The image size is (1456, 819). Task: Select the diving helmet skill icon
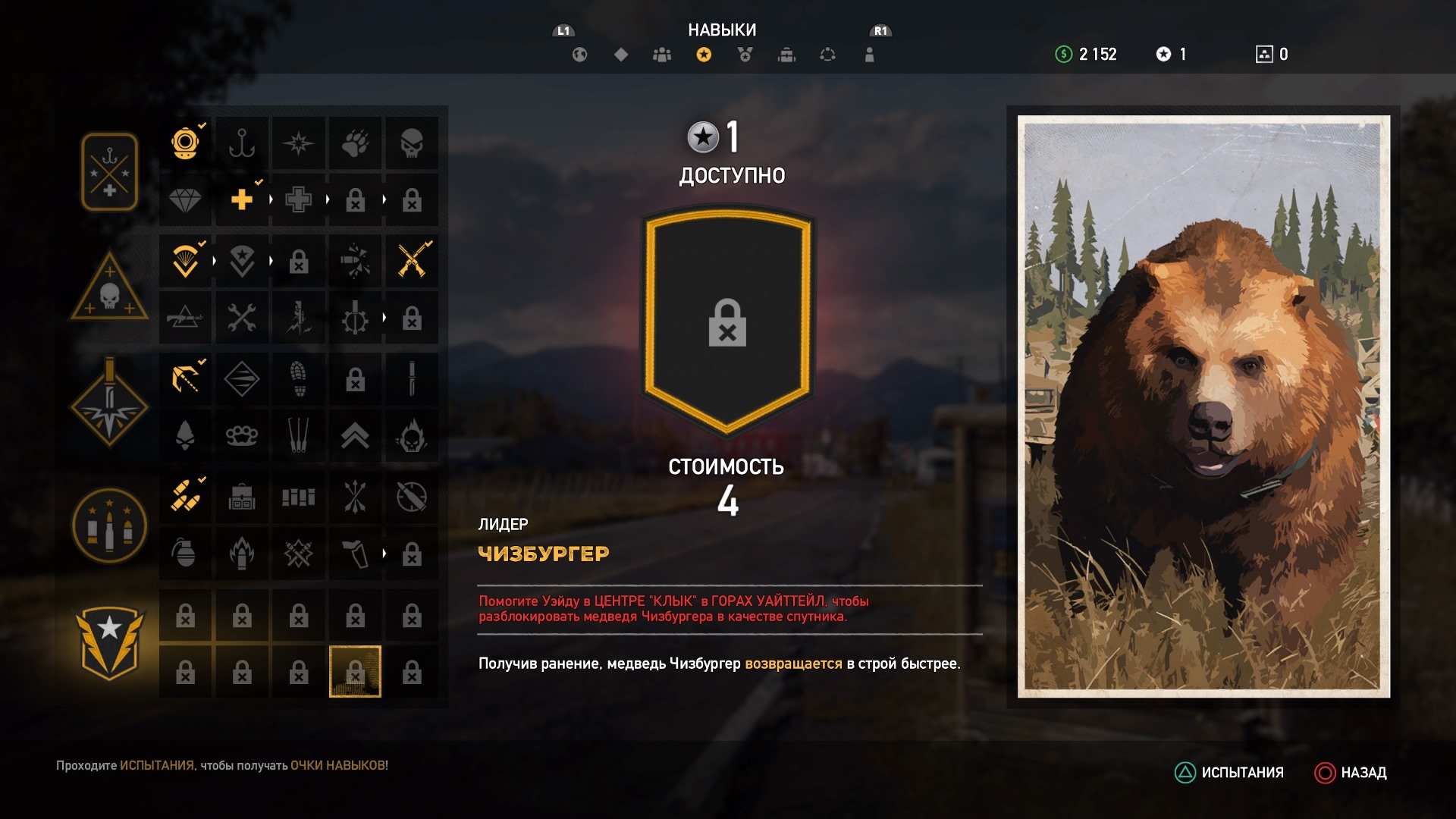186,143
